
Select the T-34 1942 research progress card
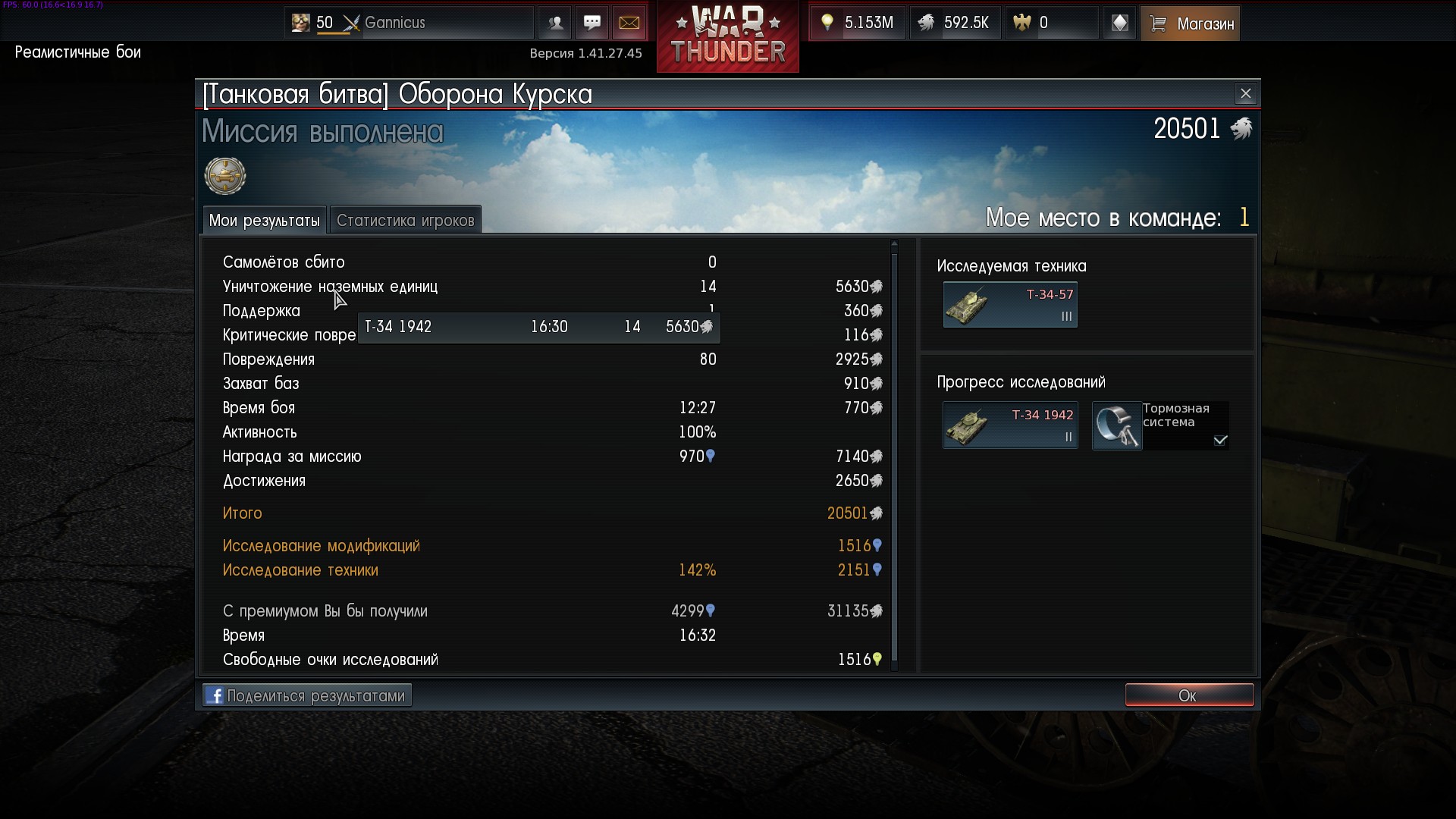pos(1009,425)
